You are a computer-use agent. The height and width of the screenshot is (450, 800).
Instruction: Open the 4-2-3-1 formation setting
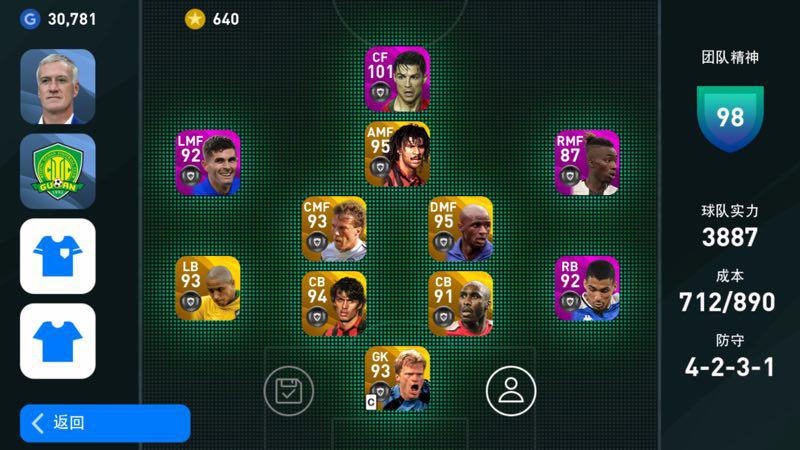729,366
